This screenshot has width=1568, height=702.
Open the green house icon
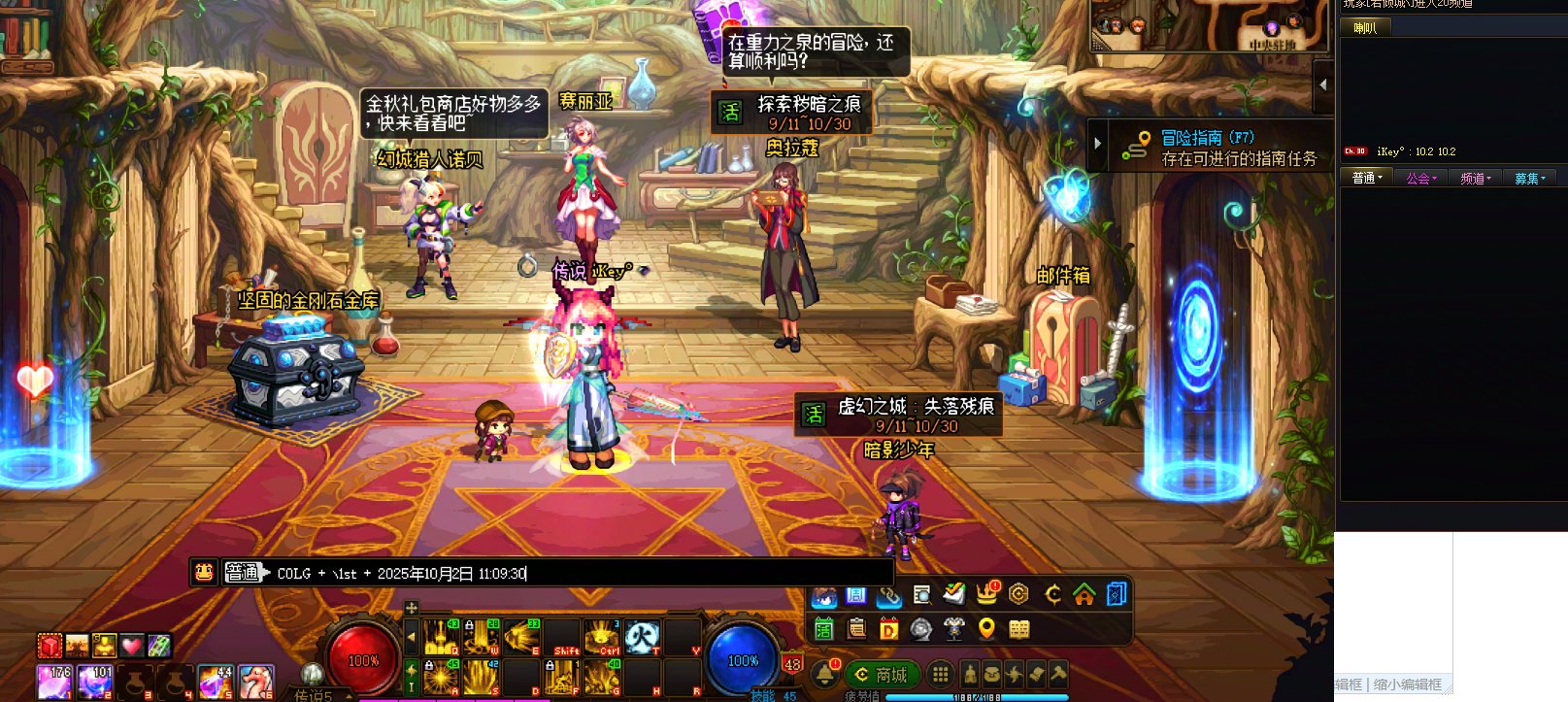(x=1084, y=593)
